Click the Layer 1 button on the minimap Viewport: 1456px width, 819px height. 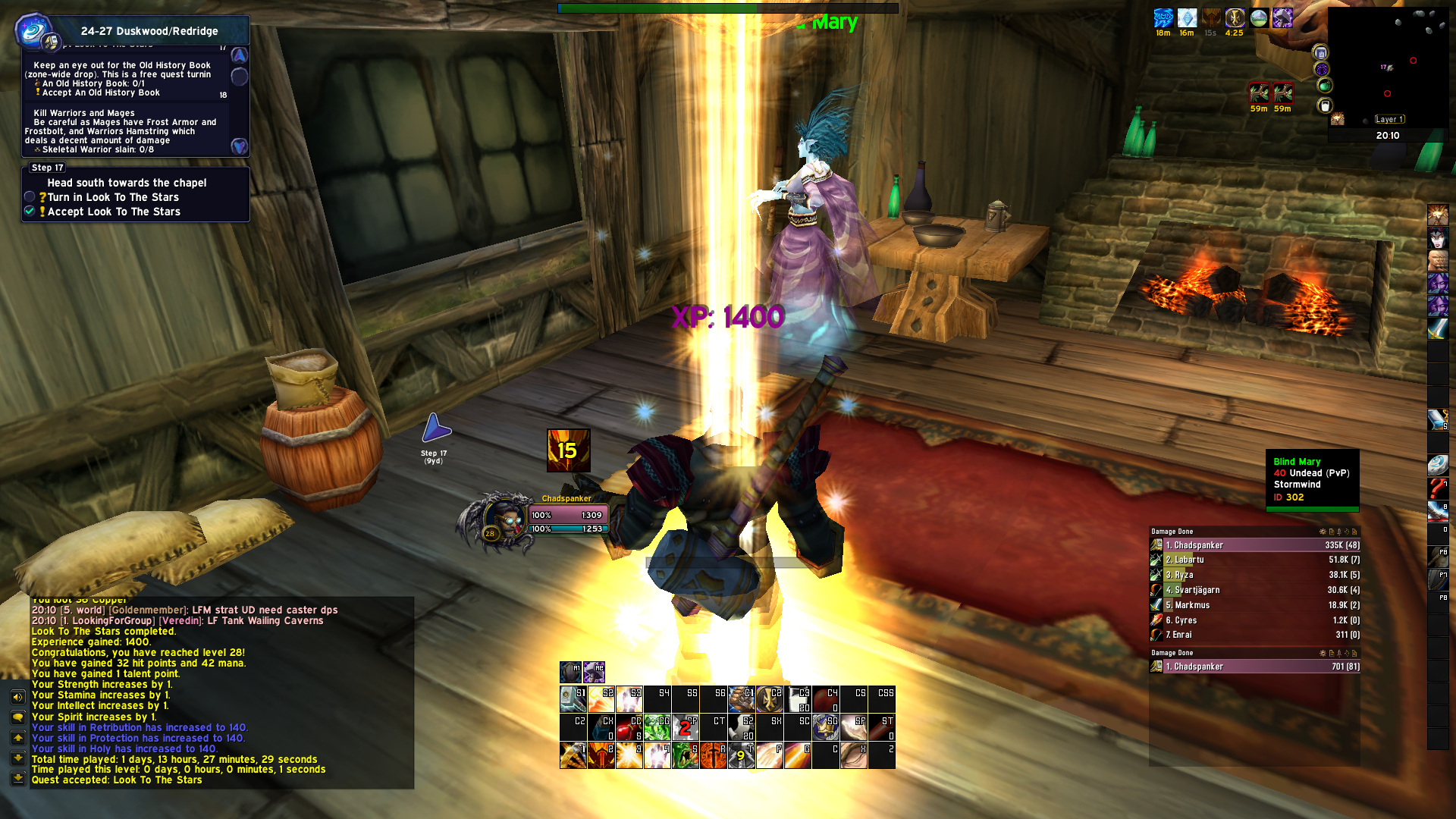(x=1390, y=119)
